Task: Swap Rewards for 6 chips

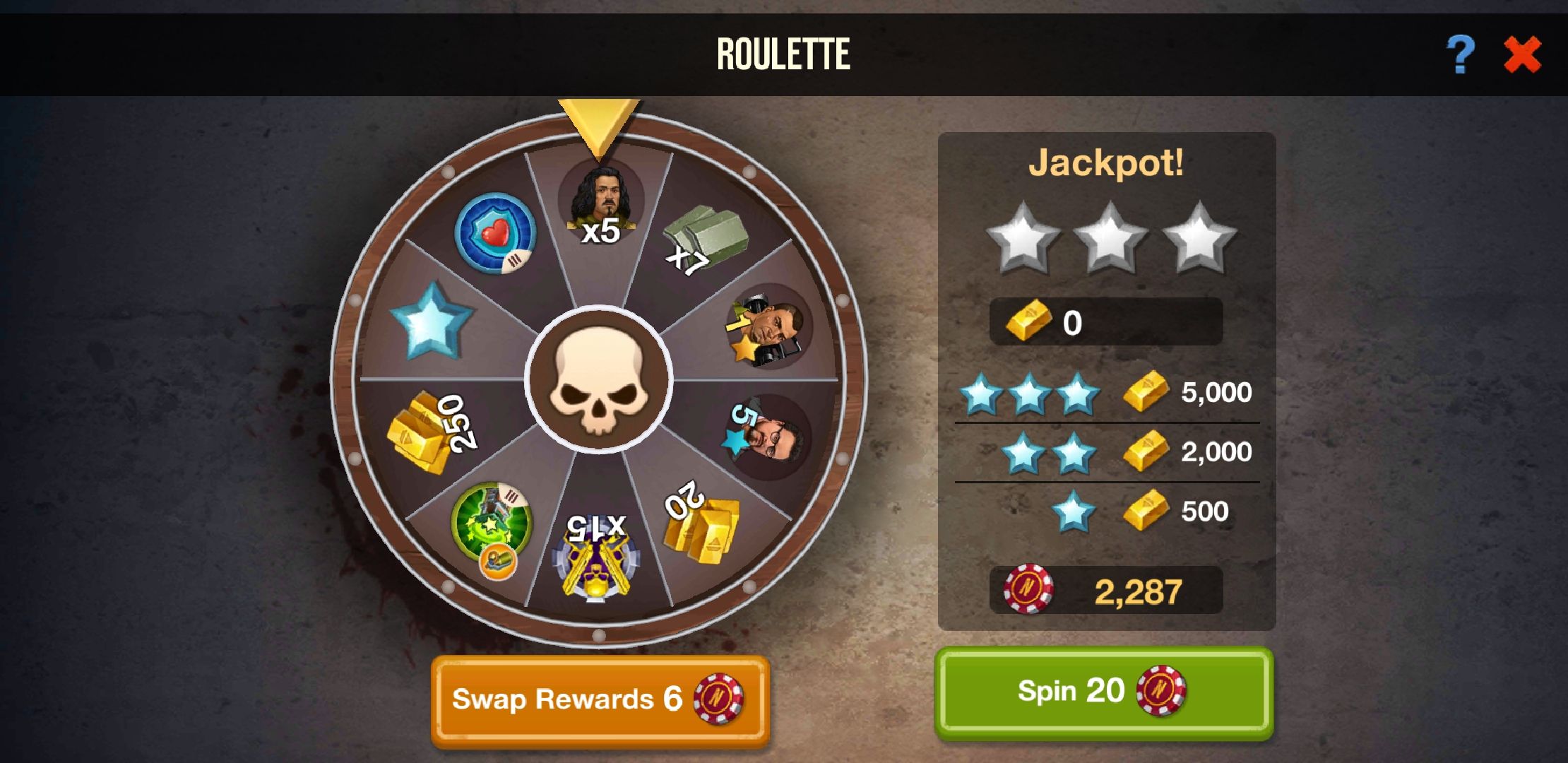Action: 600,700
